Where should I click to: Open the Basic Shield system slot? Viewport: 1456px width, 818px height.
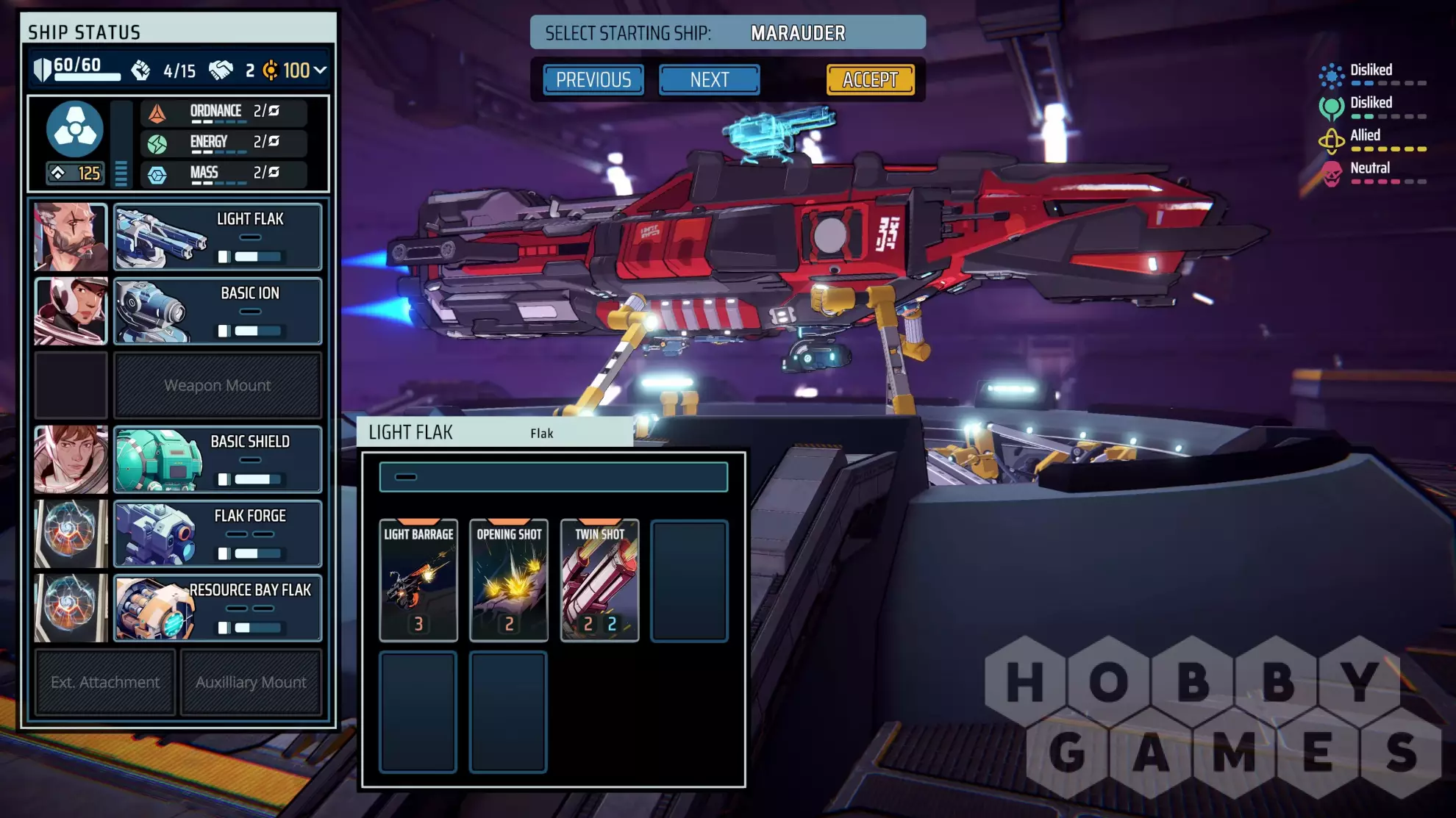(x=218, y=459)
